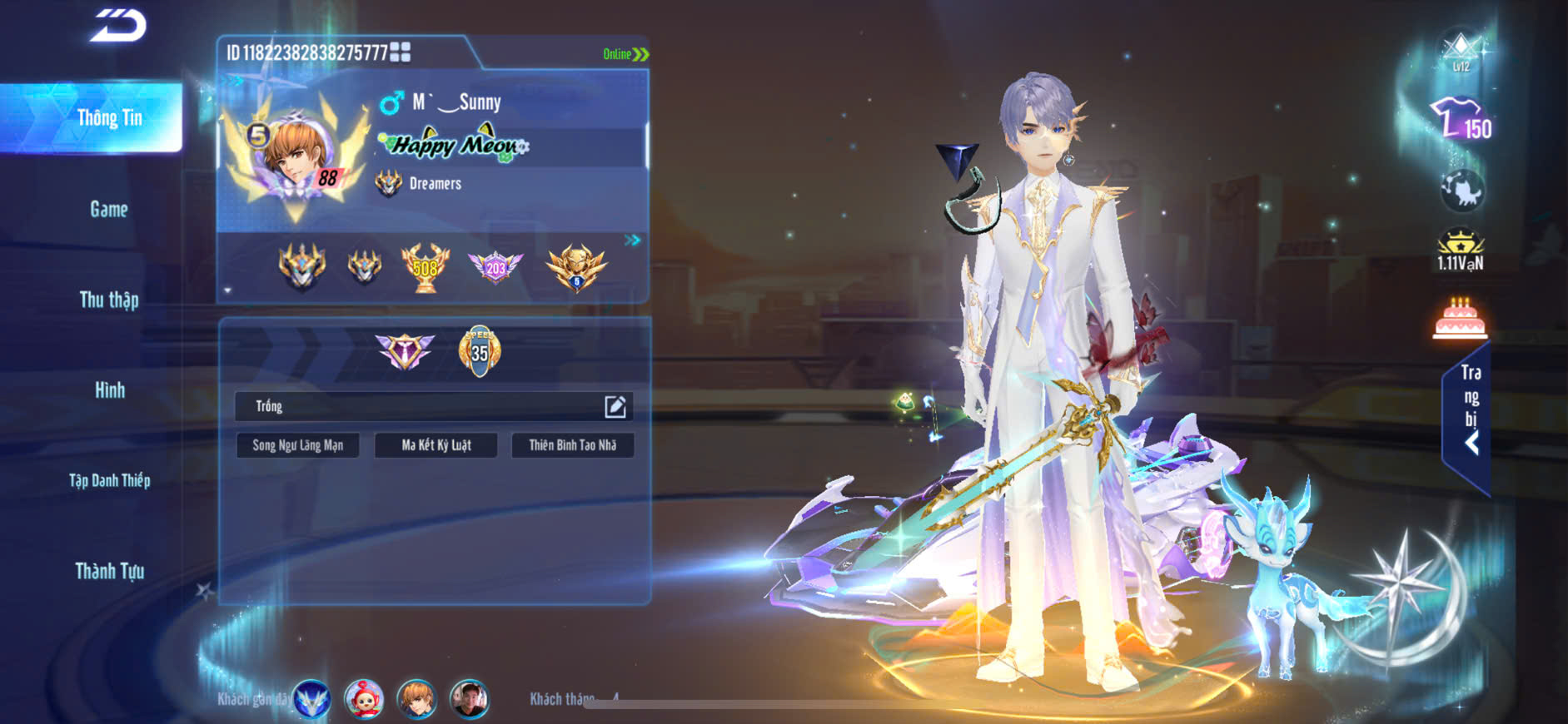Image resolution: width=1568 pixels, height=724 pixels.
Task: Open the Thành Tựu tab
Action: point(109,571)
